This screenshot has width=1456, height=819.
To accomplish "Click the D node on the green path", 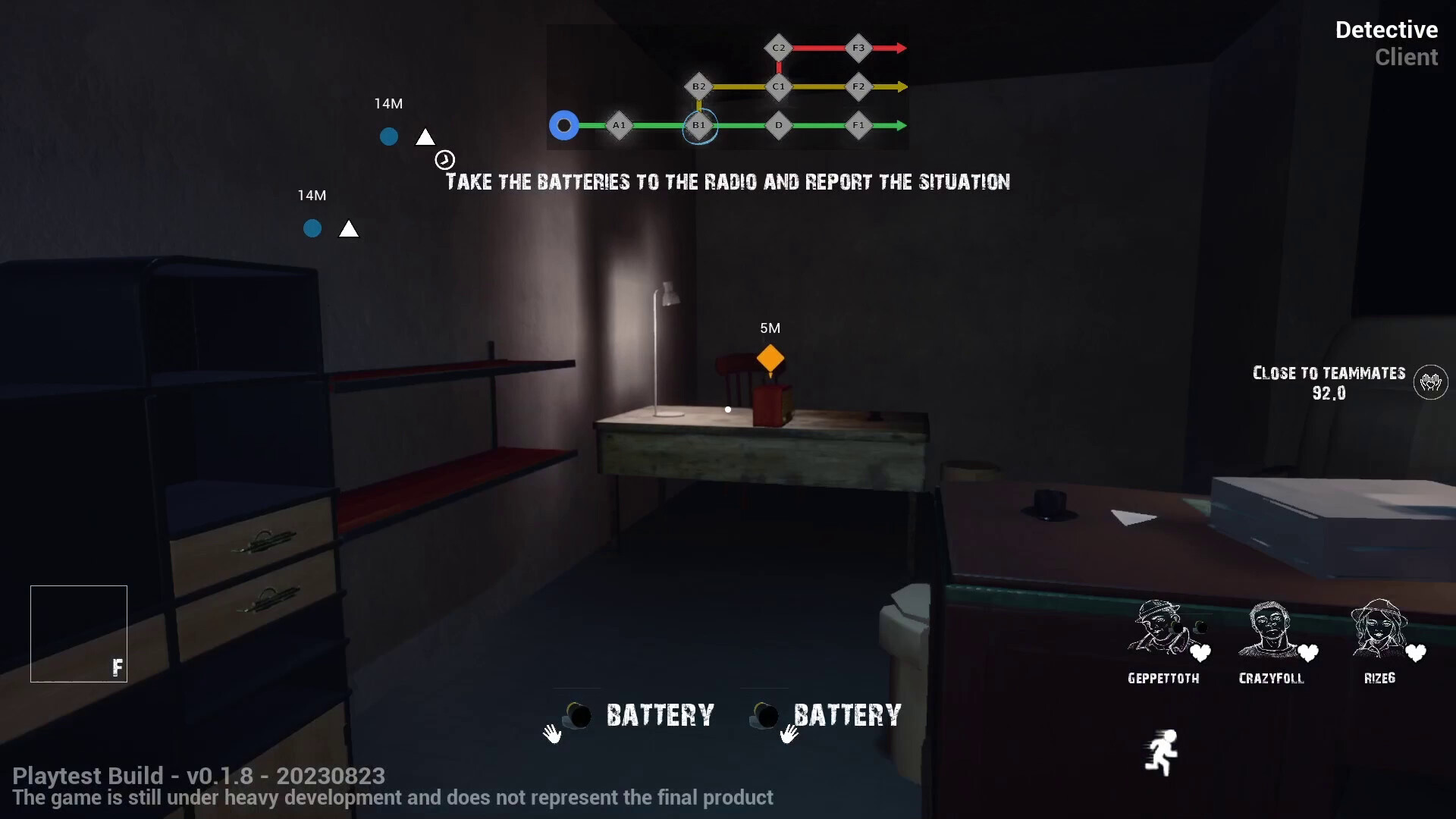I will click(x=779, y=125).
